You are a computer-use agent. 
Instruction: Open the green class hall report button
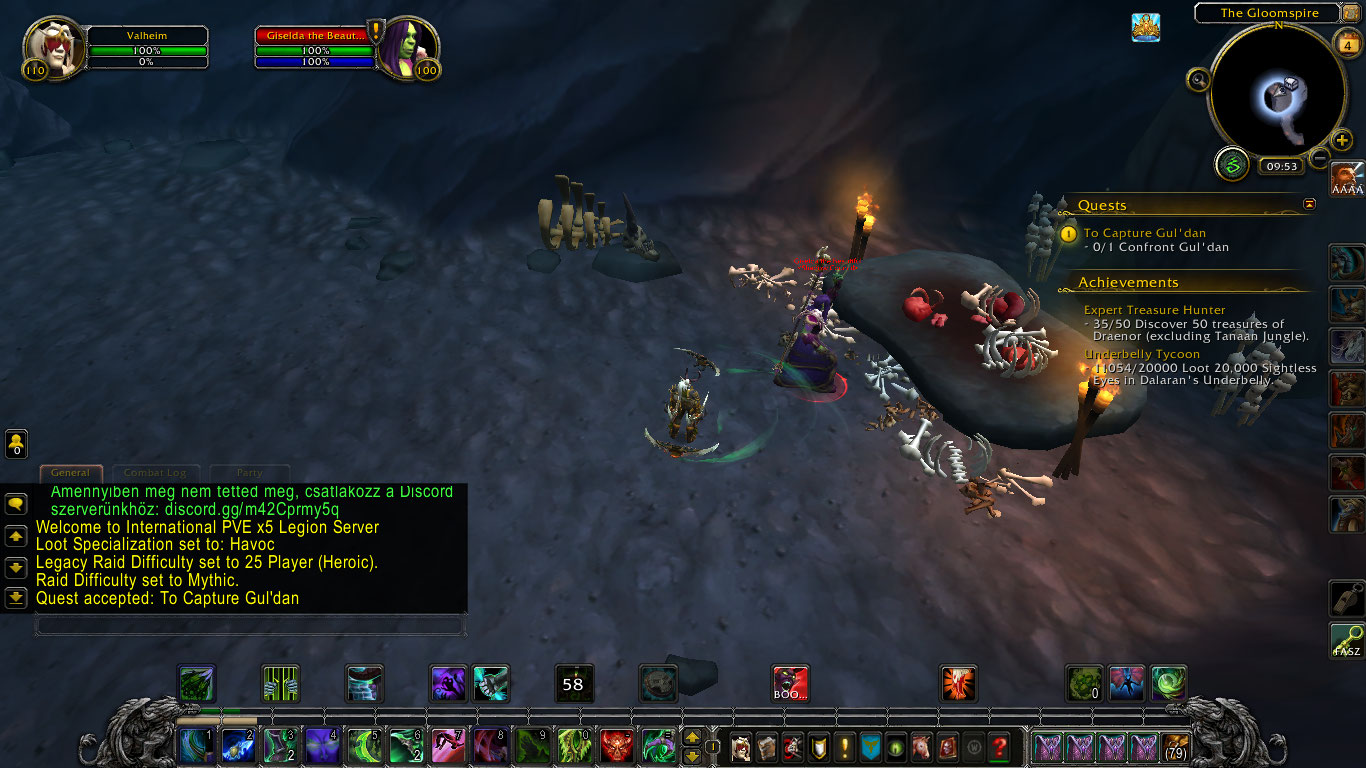pyautogui.click(x=1232, y=163)
